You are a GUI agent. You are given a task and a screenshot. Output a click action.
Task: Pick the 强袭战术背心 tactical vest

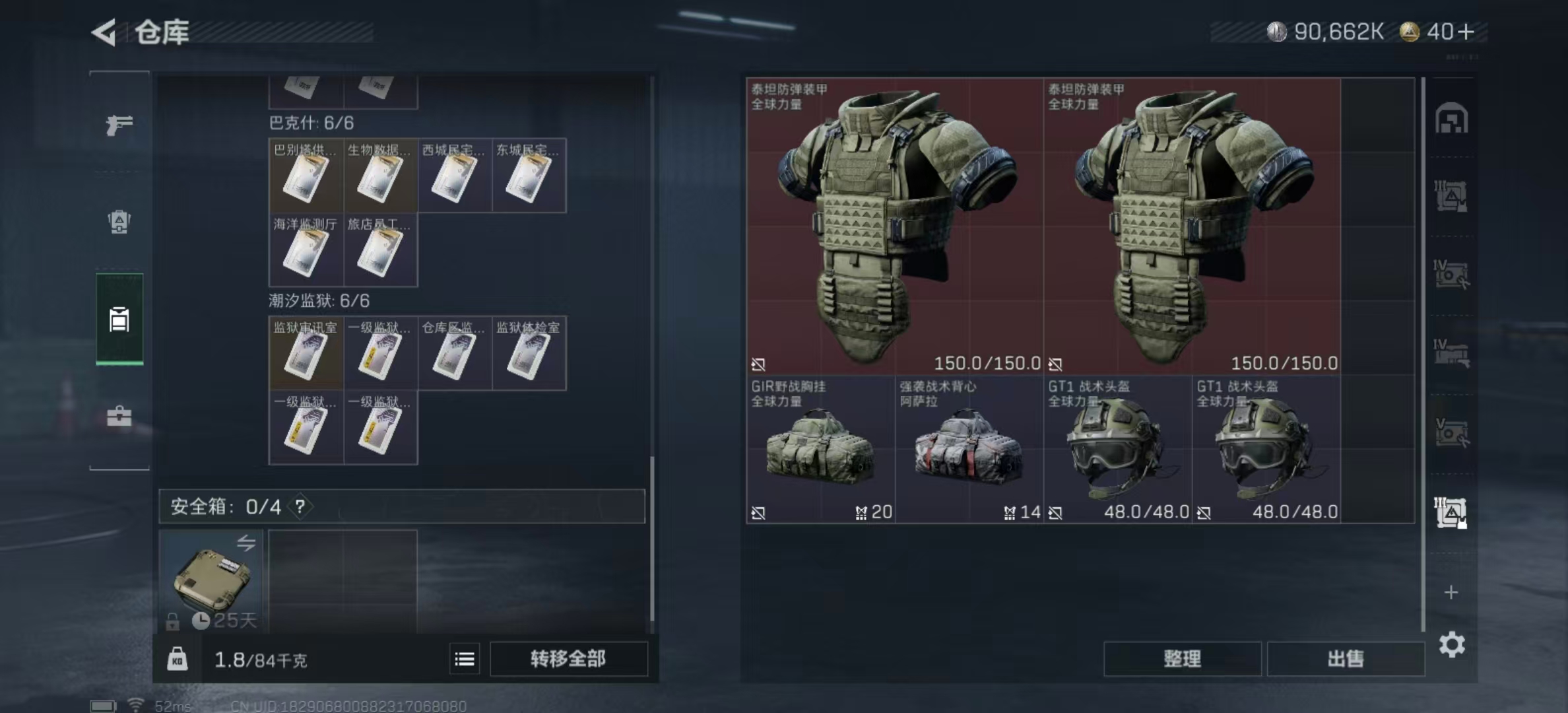(969, 449)
